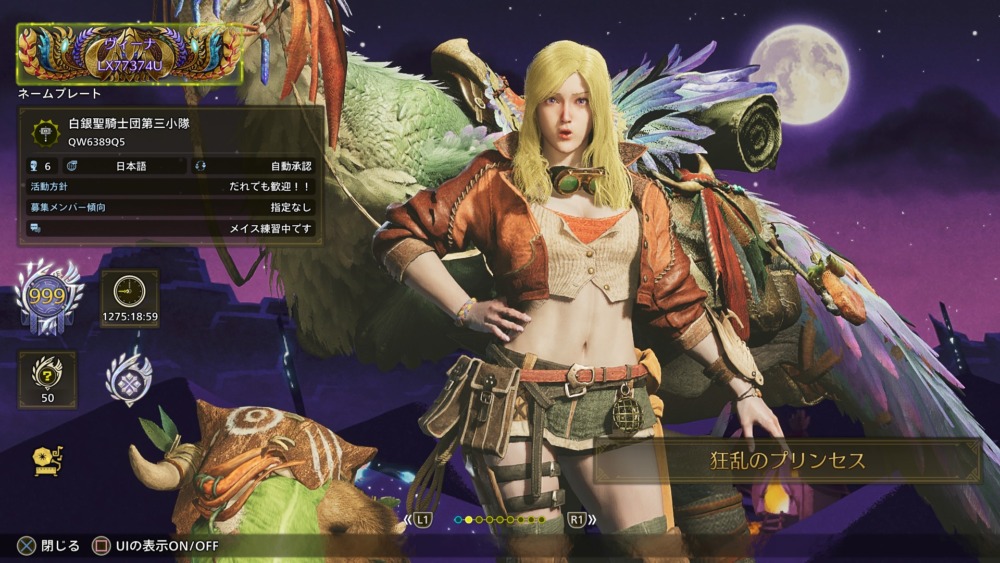Select the silver winged medal emblem

point(129,376)
